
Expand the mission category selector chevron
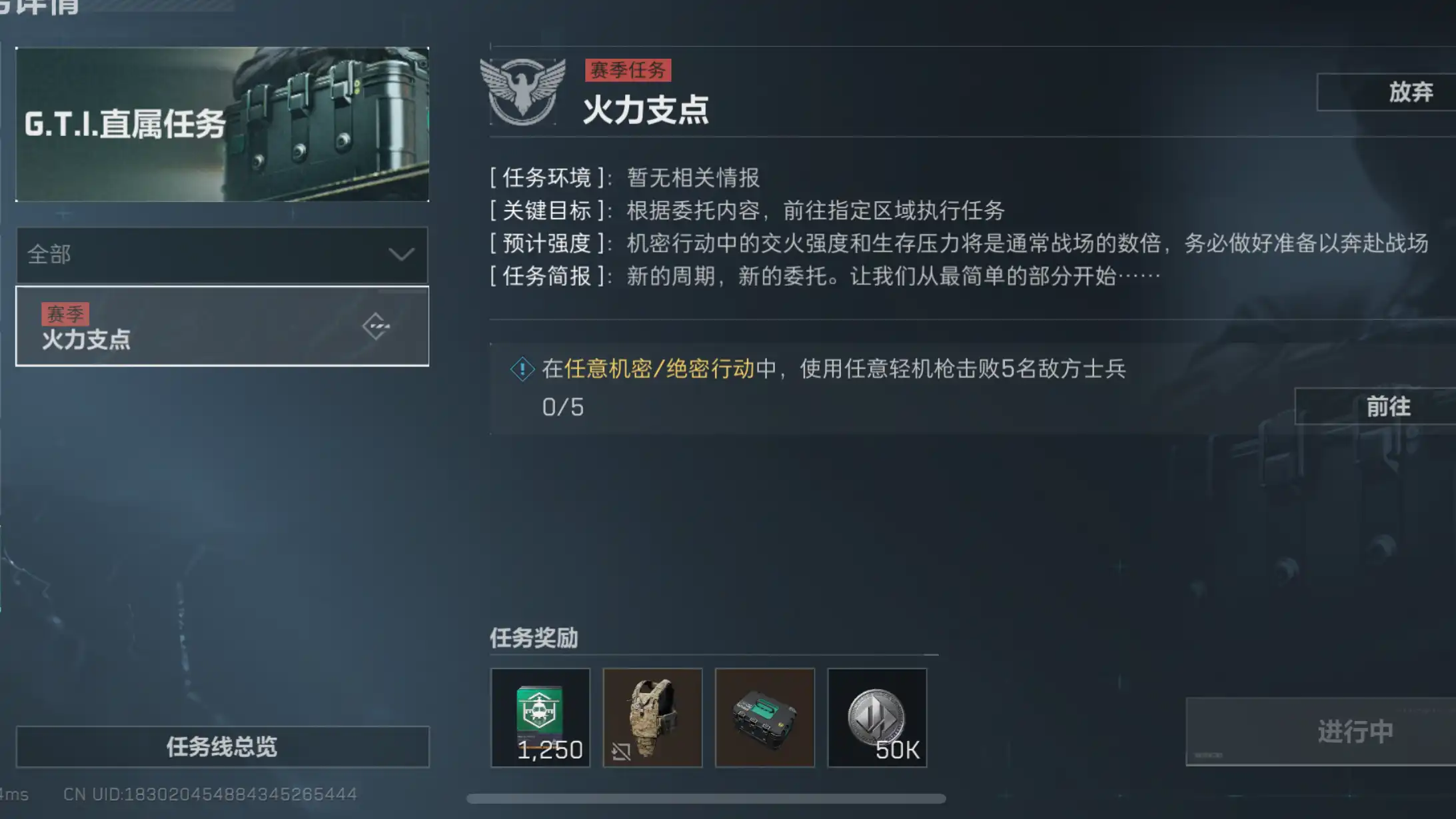tap(400, 255)
